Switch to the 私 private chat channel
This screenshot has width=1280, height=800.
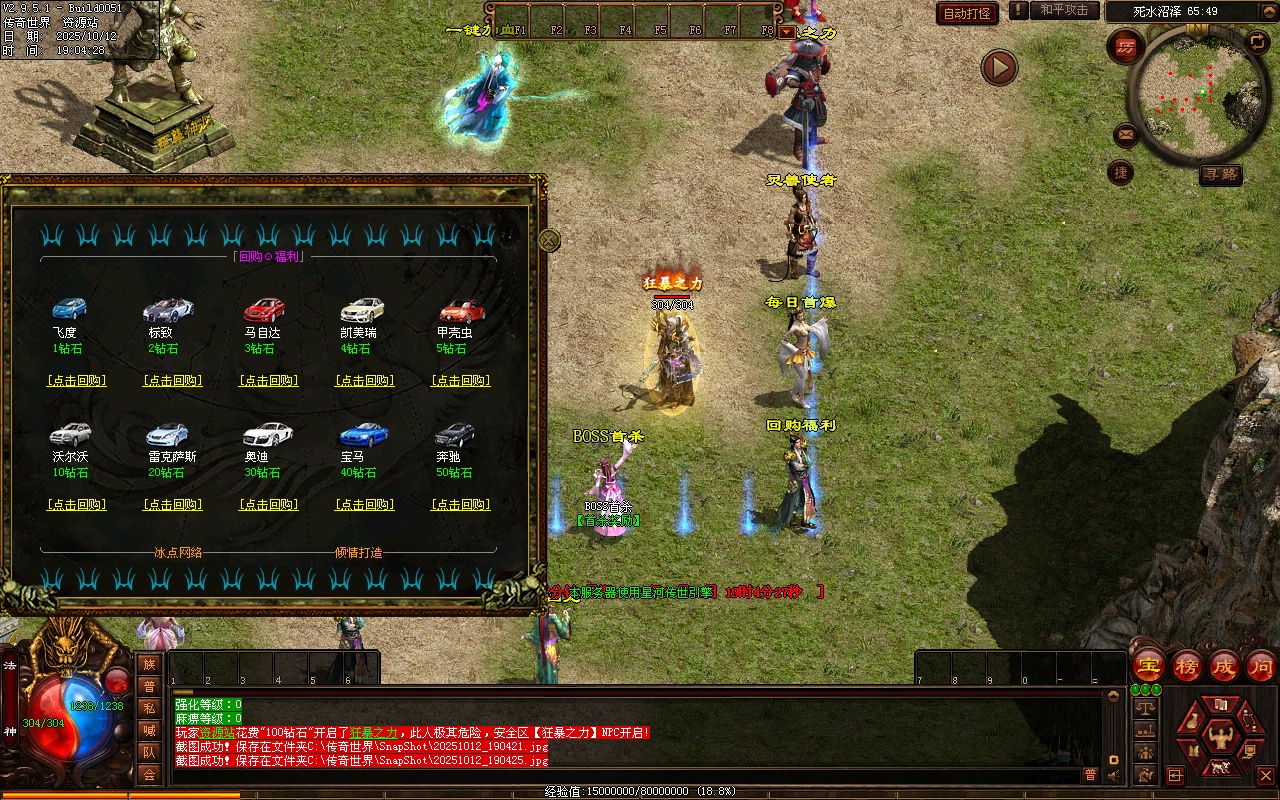pyautogui.click(x=149, y=708)
